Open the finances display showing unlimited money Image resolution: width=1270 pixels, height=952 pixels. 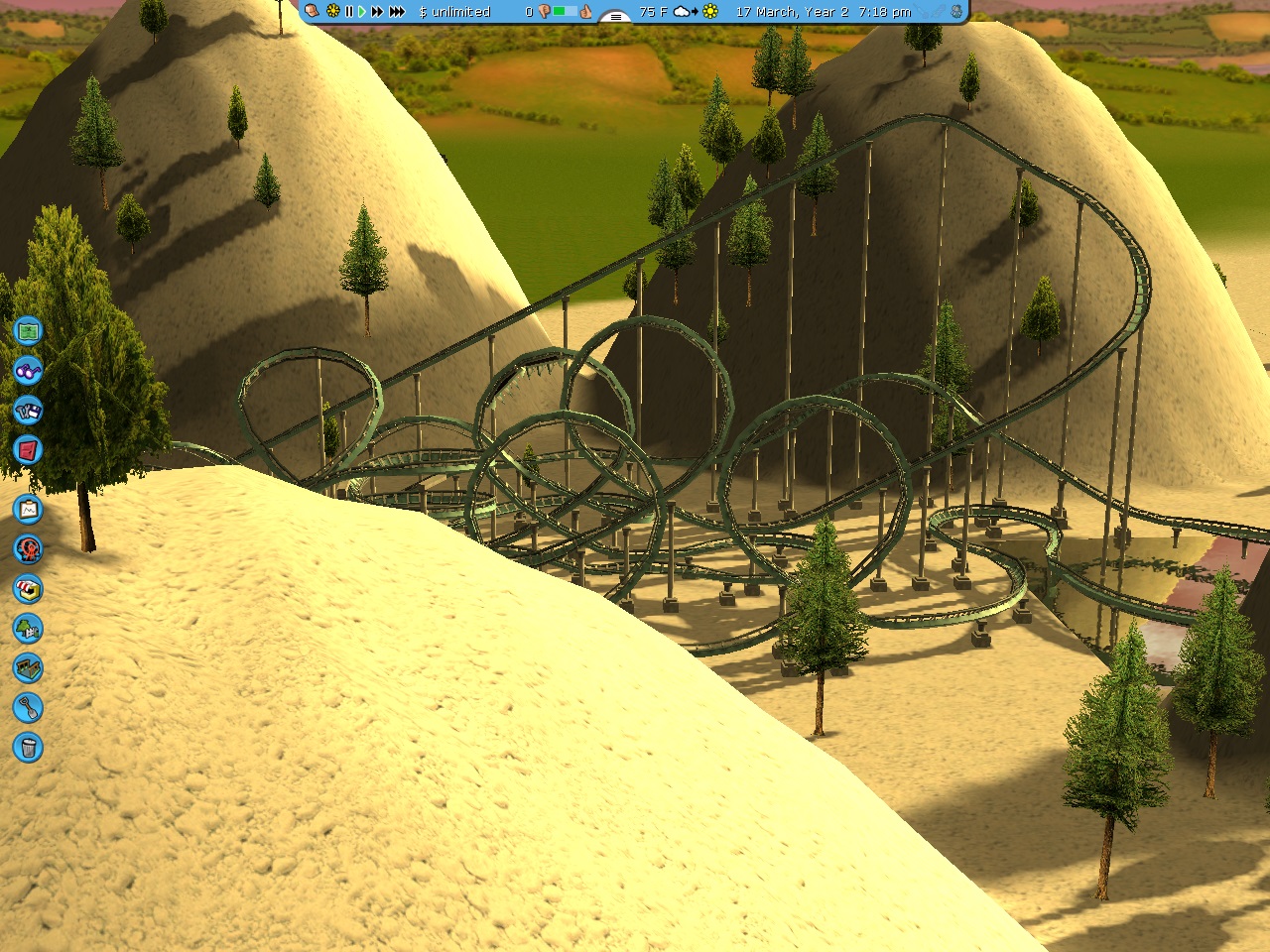click(455, 12)
